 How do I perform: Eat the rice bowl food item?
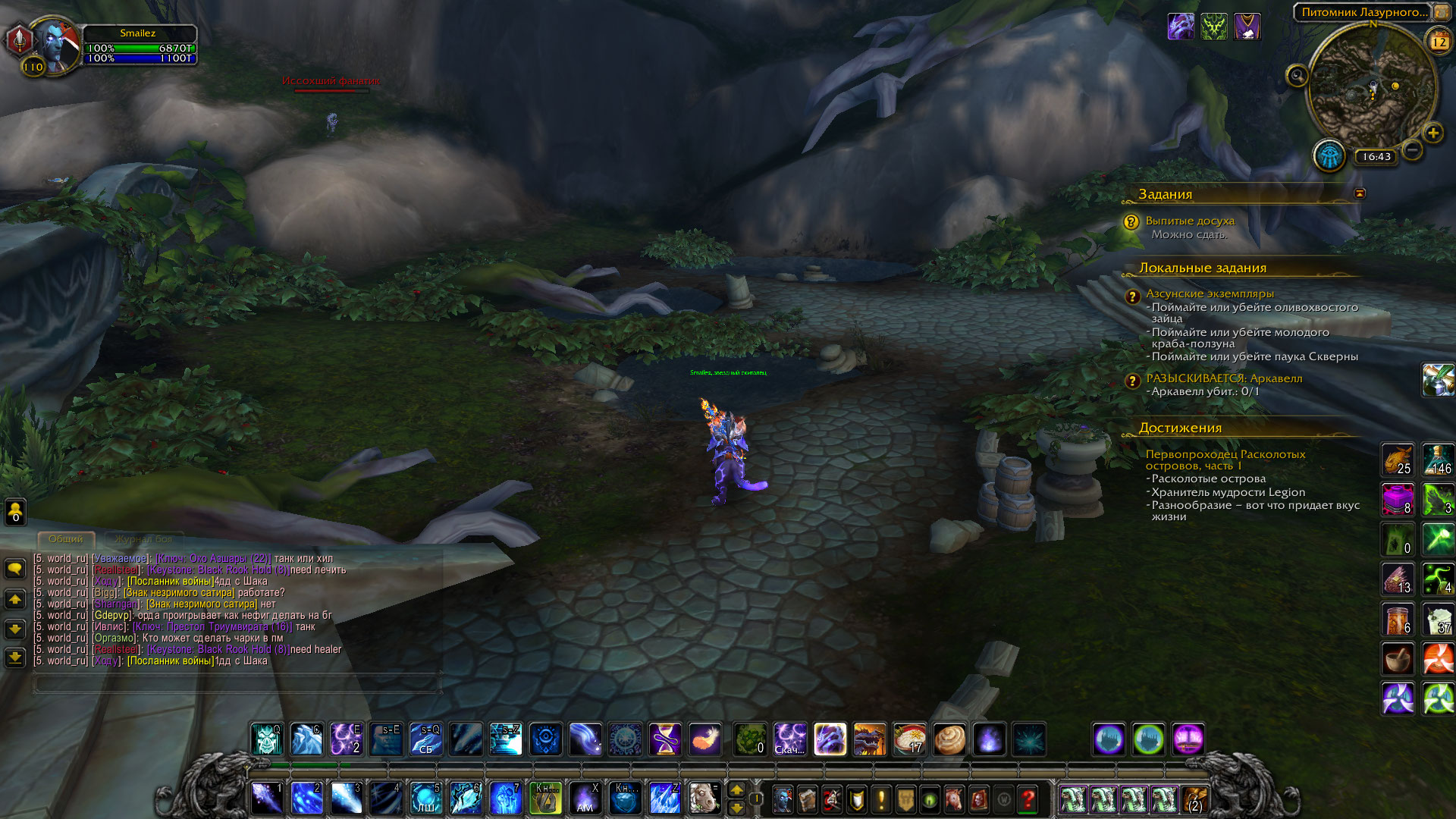click(x=909, y=739)
